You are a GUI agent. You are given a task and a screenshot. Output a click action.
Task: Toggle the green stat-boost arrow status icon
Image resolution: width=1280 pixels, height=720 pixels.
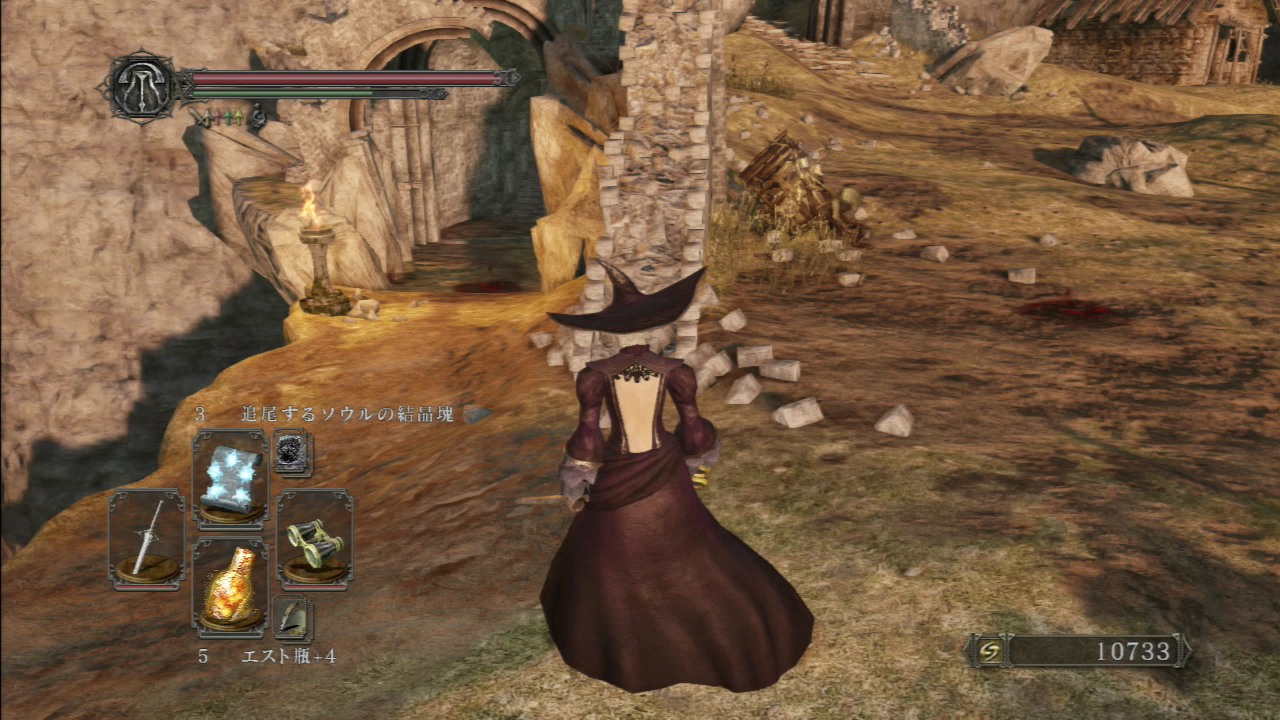[227, 117]
